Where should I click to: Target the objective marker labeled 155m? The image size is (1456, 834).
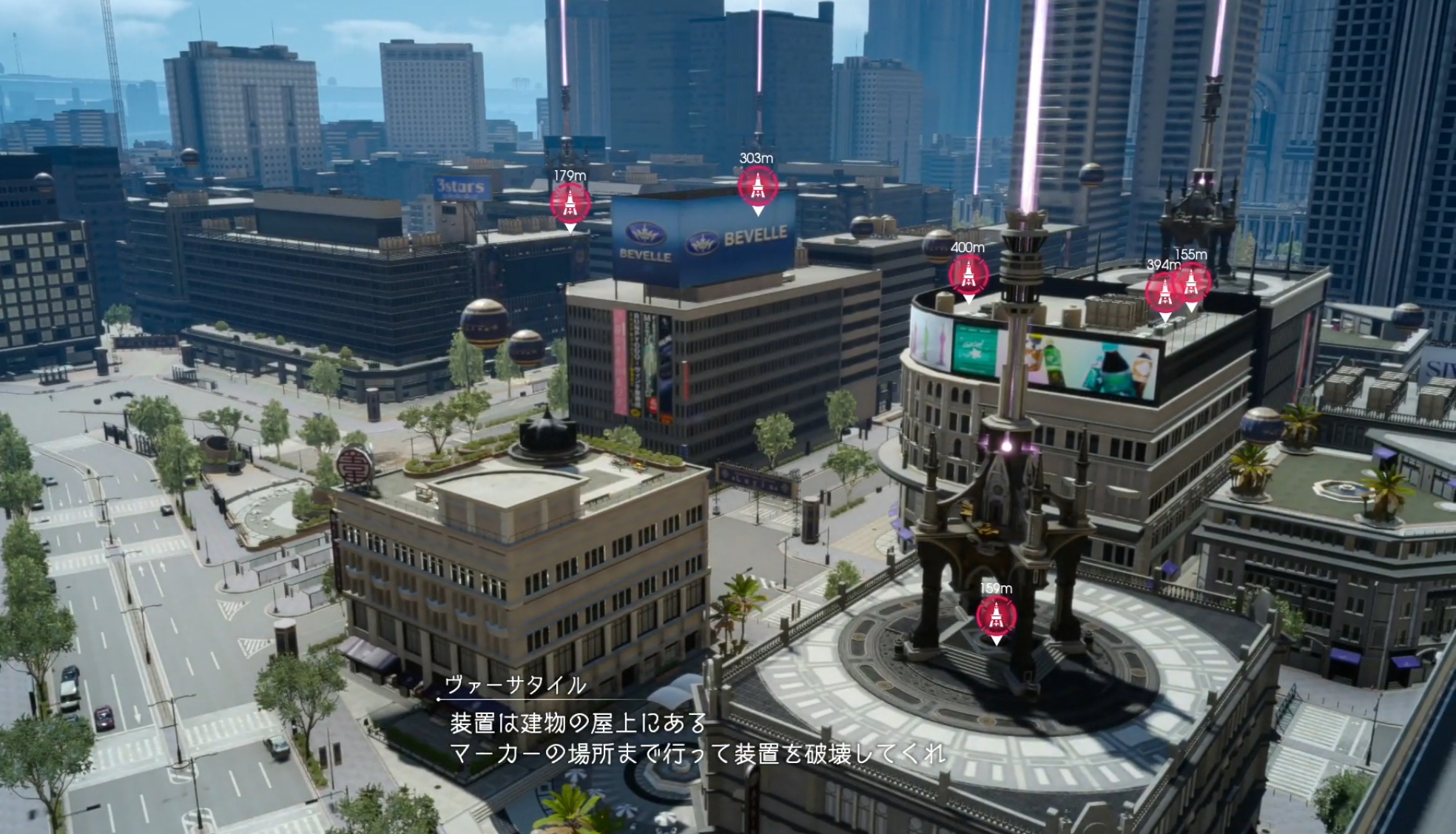tap(1193, 281)
